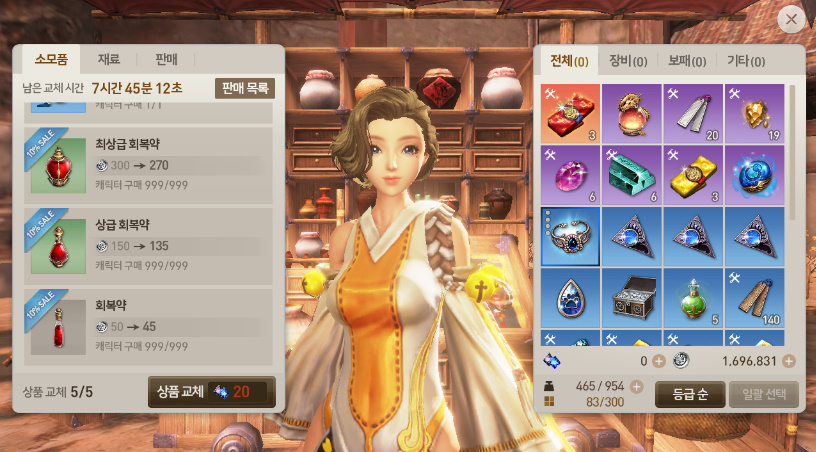
Task: Show the 전체 inventory tab
Action: point(568,61)
